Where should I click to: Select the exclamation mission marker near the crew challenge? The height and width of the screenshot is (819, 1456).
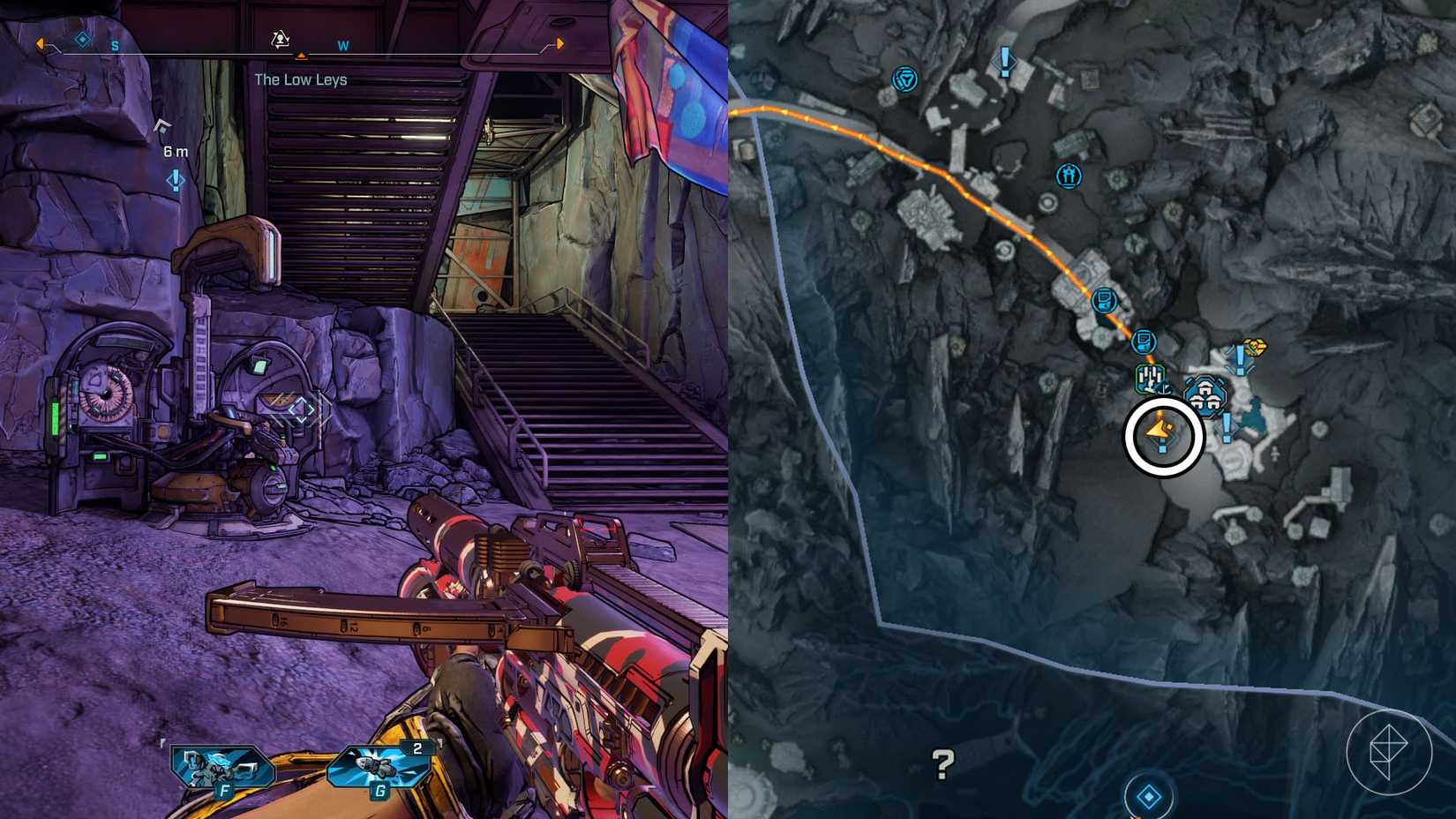click(x=1240, y=360)
